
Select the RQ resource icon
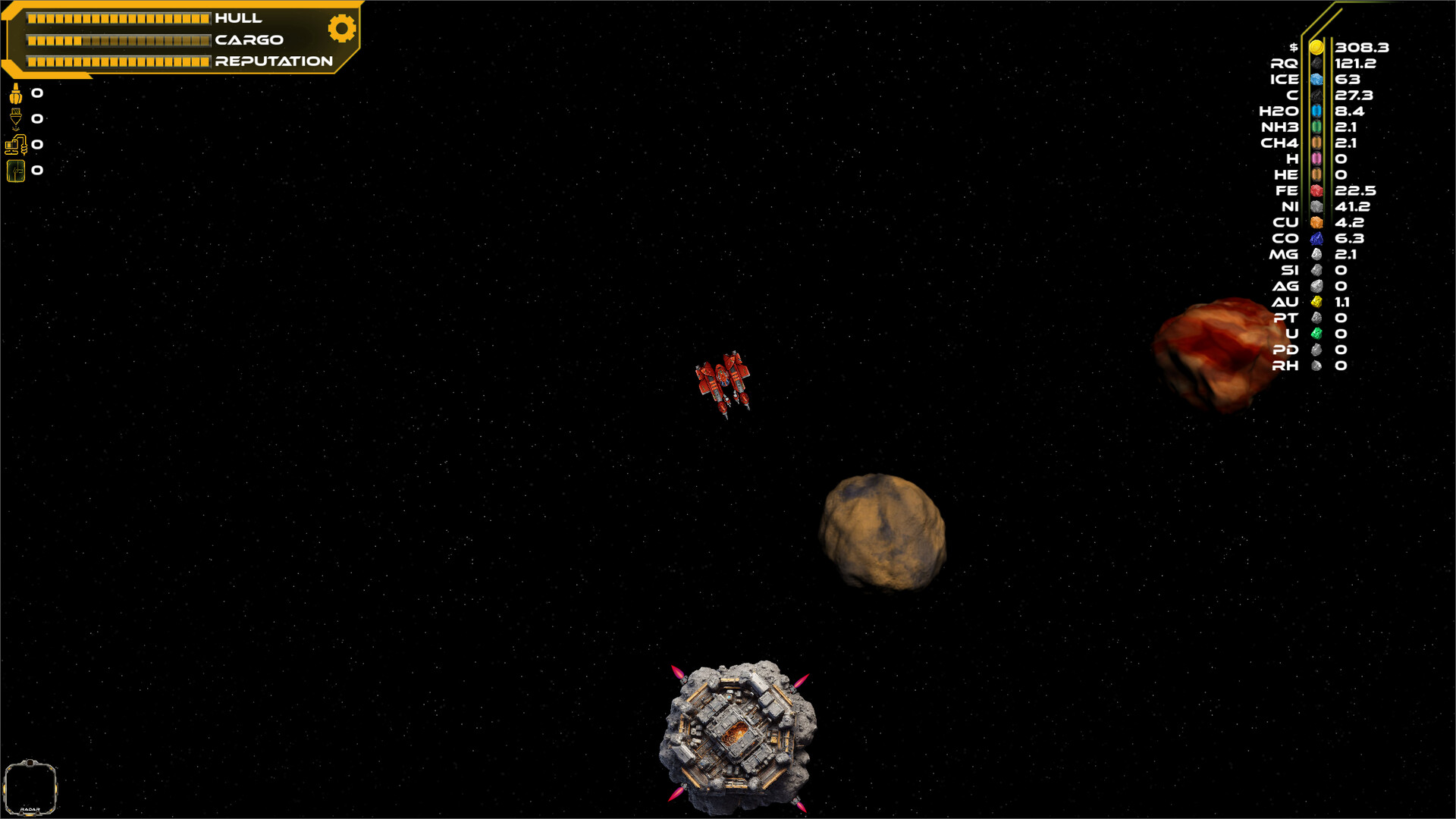pyautogui.click(x=1317, y=63)
